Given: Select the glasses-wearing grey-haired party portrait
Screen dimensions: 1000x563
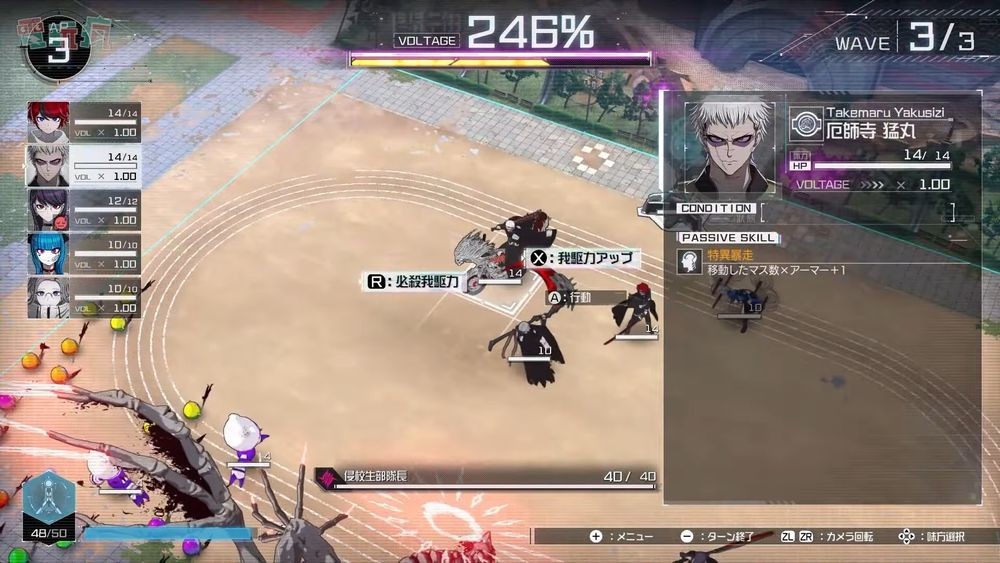Looking at the screenshot, I should (48, 297).
